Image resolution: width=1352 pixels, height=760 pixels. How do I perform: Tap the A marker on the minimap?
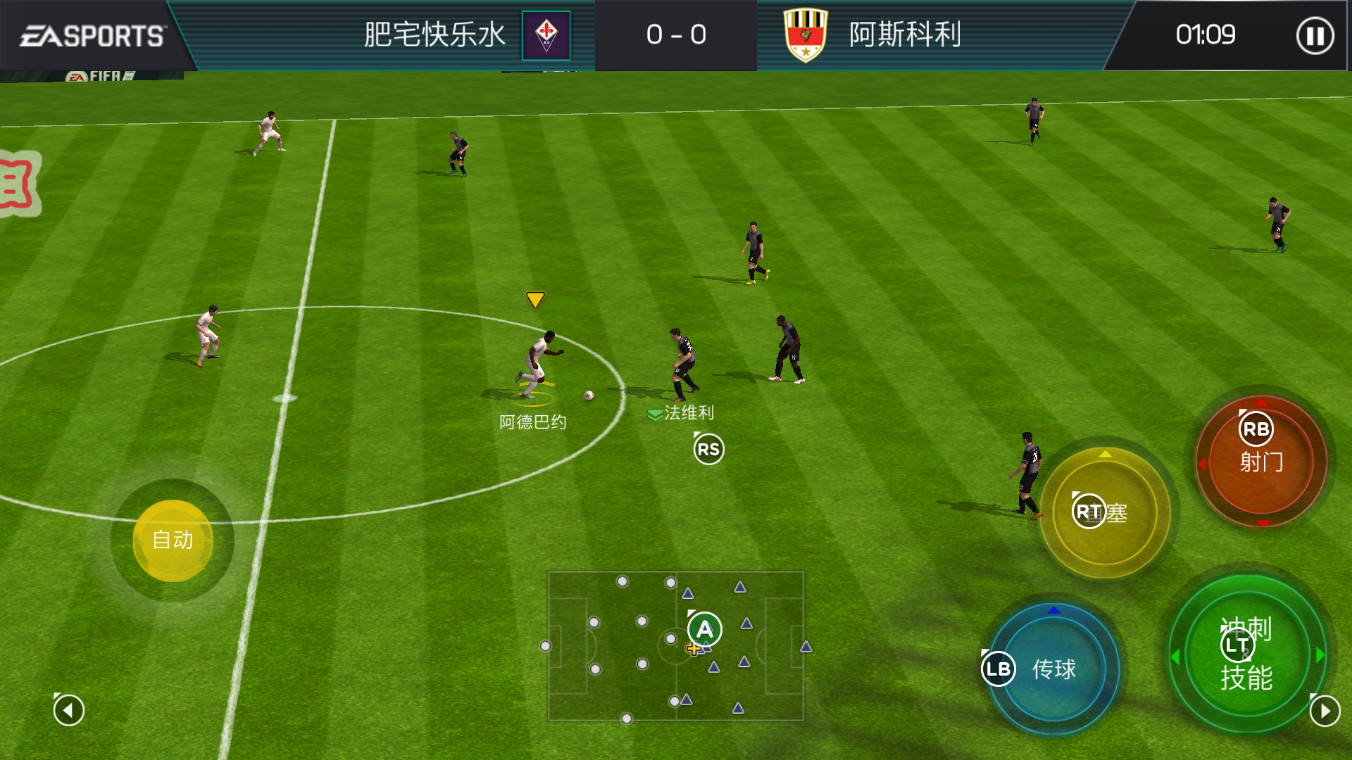coord(706,630)
